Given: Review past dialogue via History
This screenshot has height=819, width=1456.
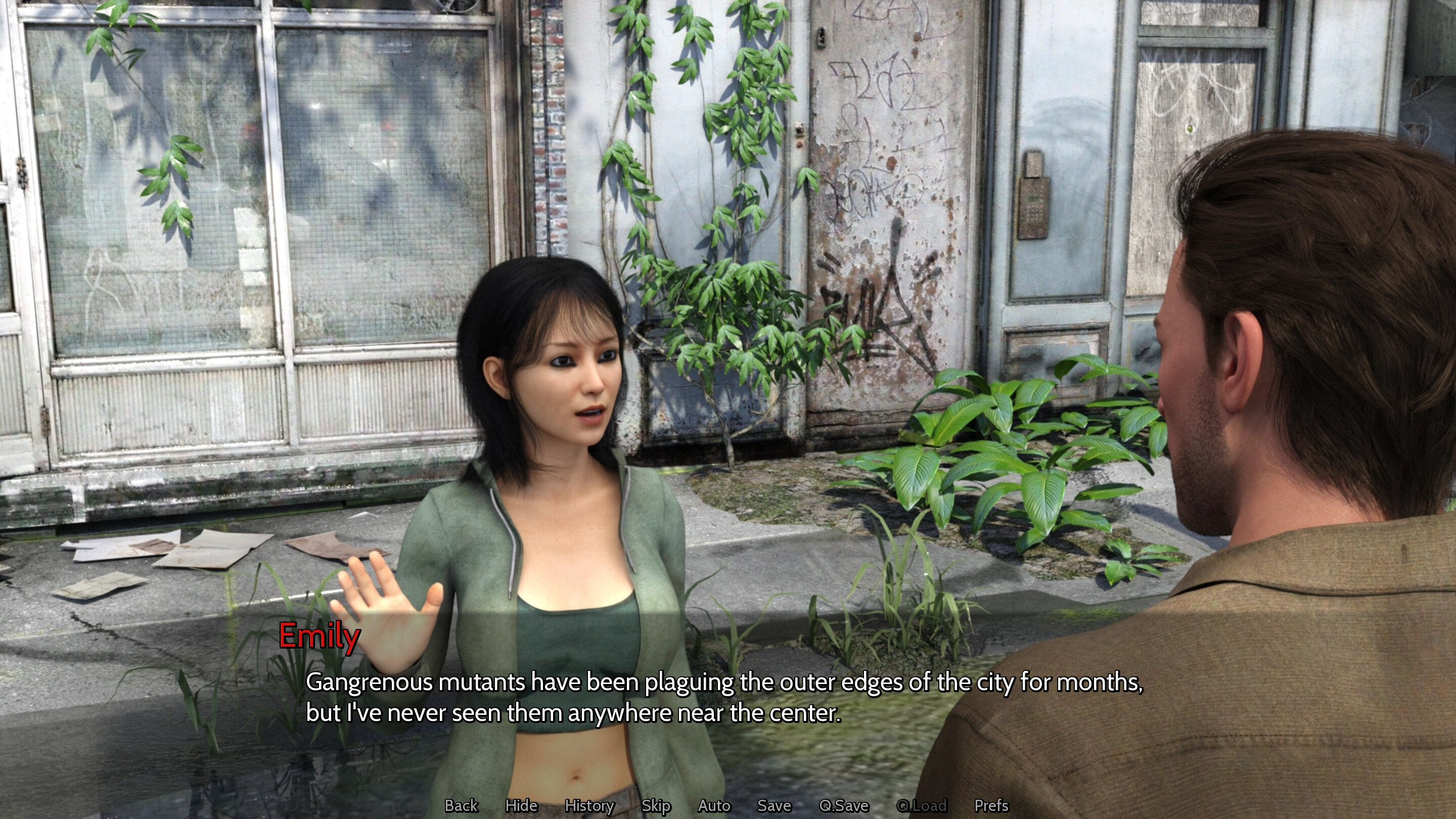Looking at the screenshot, I should pyautogui.click(x=589, y=806).
